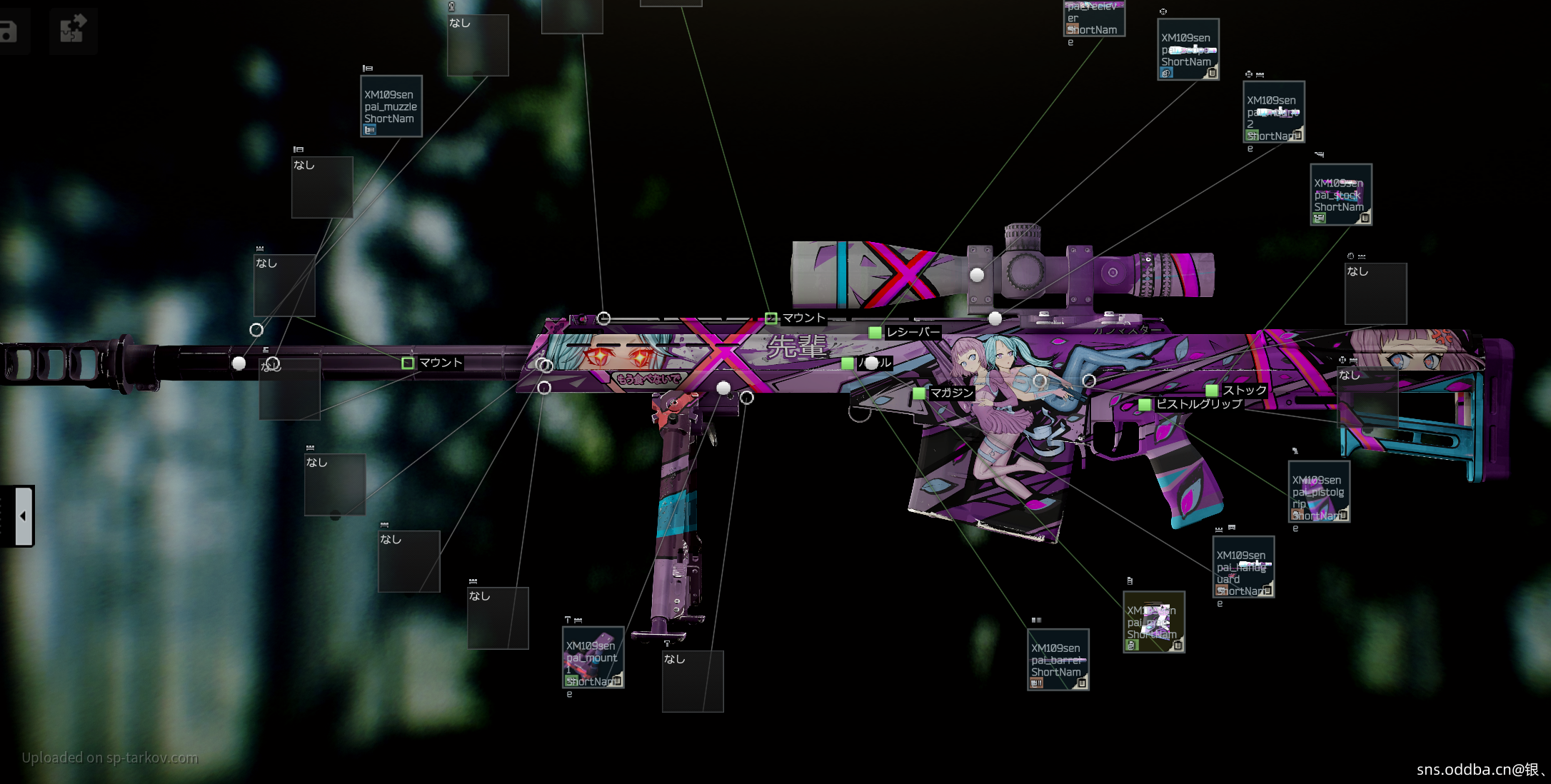This screenshot has height=784, width=1551.
Task: Toggle the マガジン slot marker
Action: (919, 393)
